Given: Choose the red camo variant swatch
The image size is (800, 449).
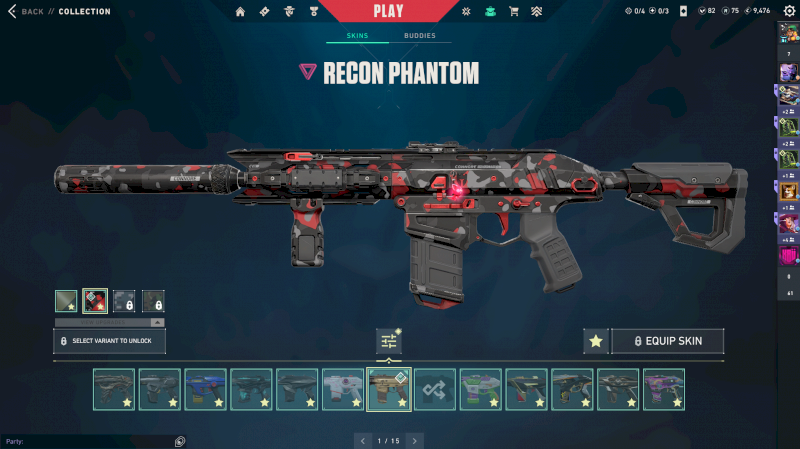Looking at the screenshot, I should 95,300.
